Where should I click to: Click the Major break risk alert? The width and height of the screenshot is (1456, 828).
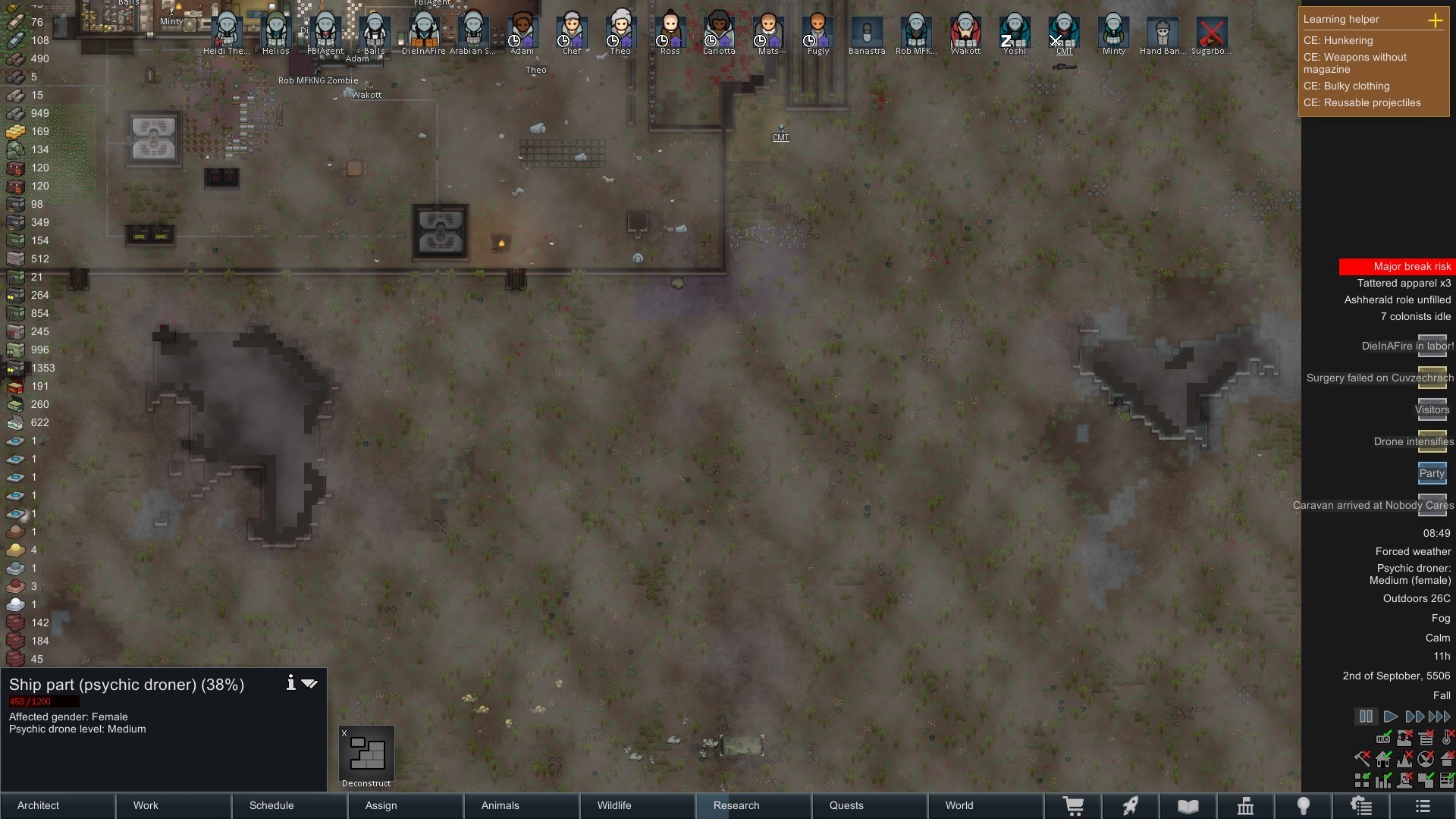1412,266
